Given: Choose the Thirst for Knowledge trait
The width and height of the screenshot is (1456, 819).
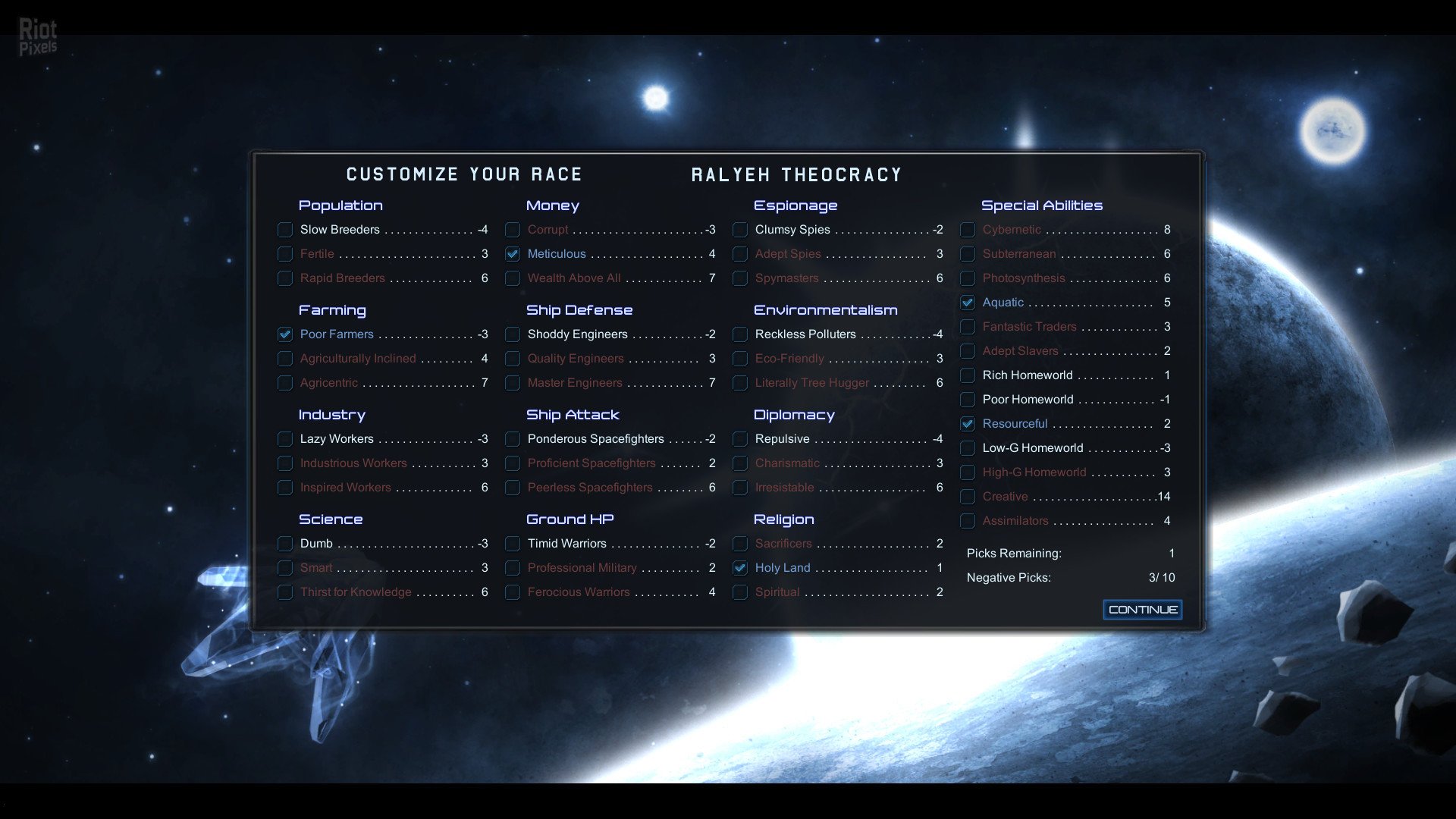Looking at the screenshot, I should (x=285, y=592).
